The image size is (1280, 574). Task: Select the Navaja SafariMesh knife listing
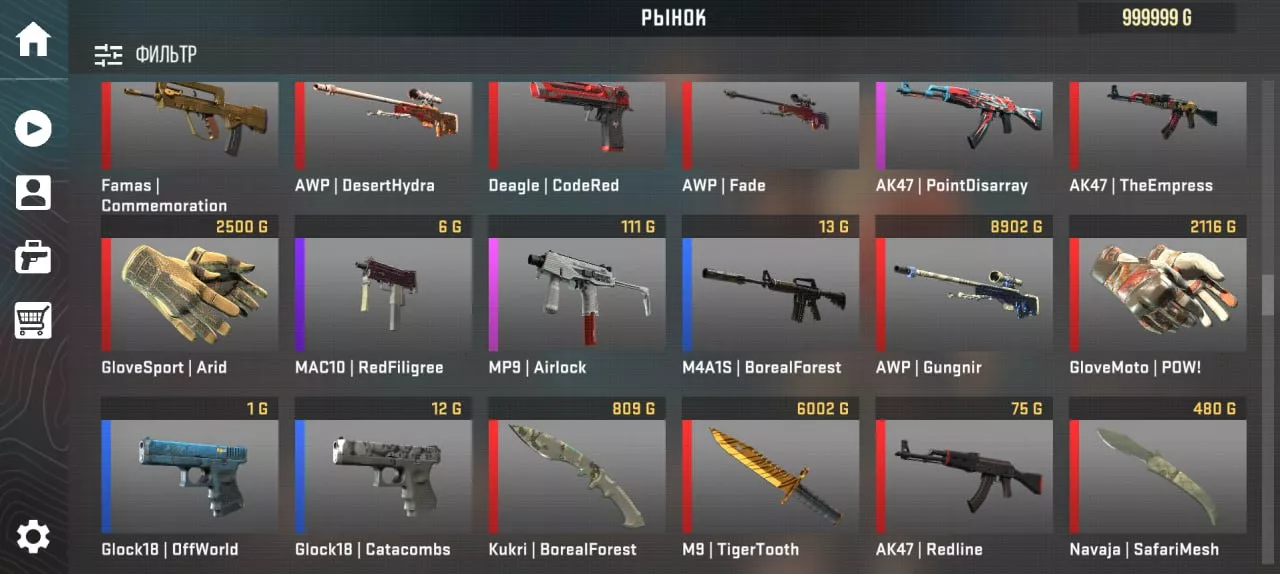point(1158,477)
